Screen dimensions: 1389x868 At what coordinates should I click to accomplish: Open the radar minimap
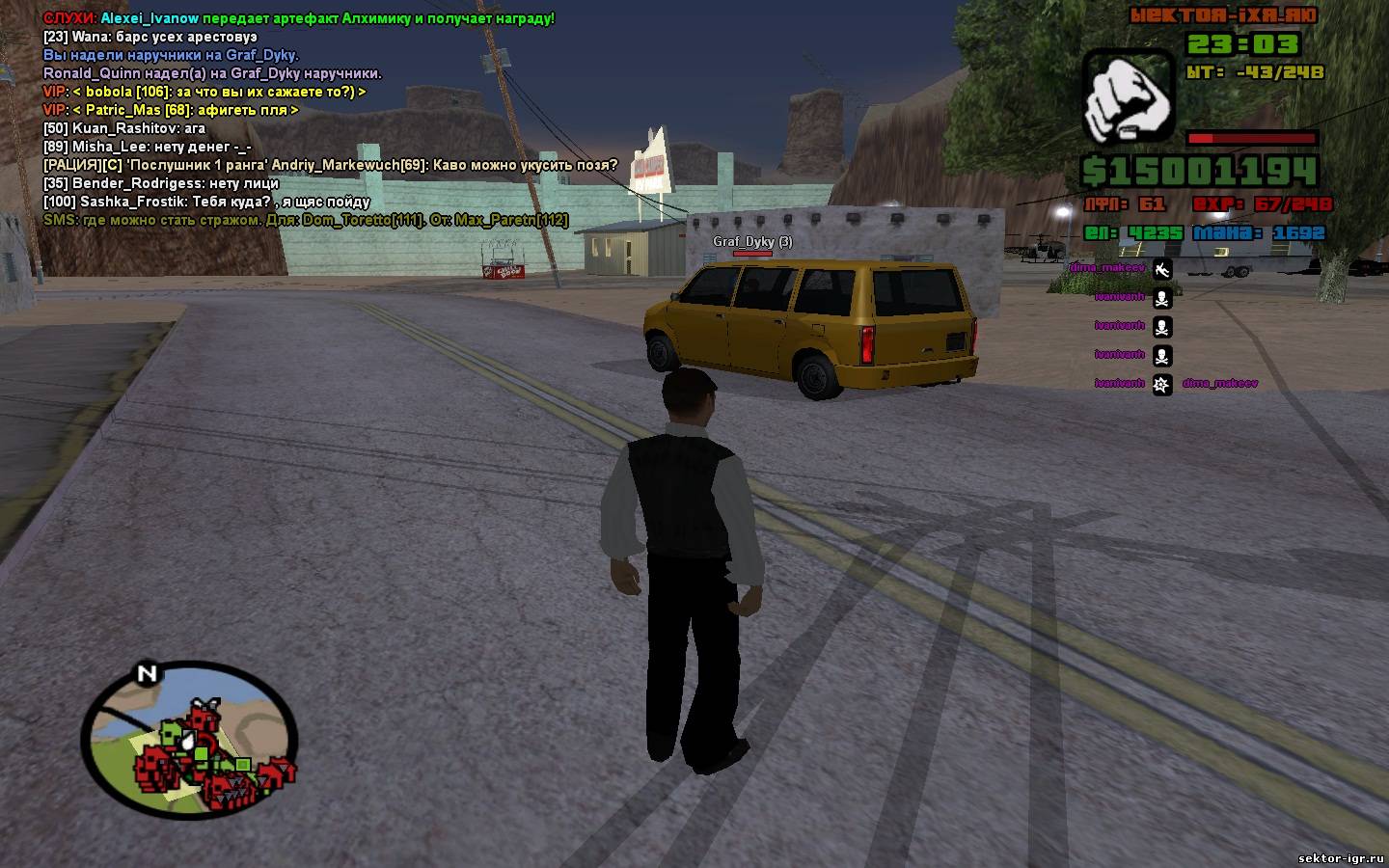189,737
